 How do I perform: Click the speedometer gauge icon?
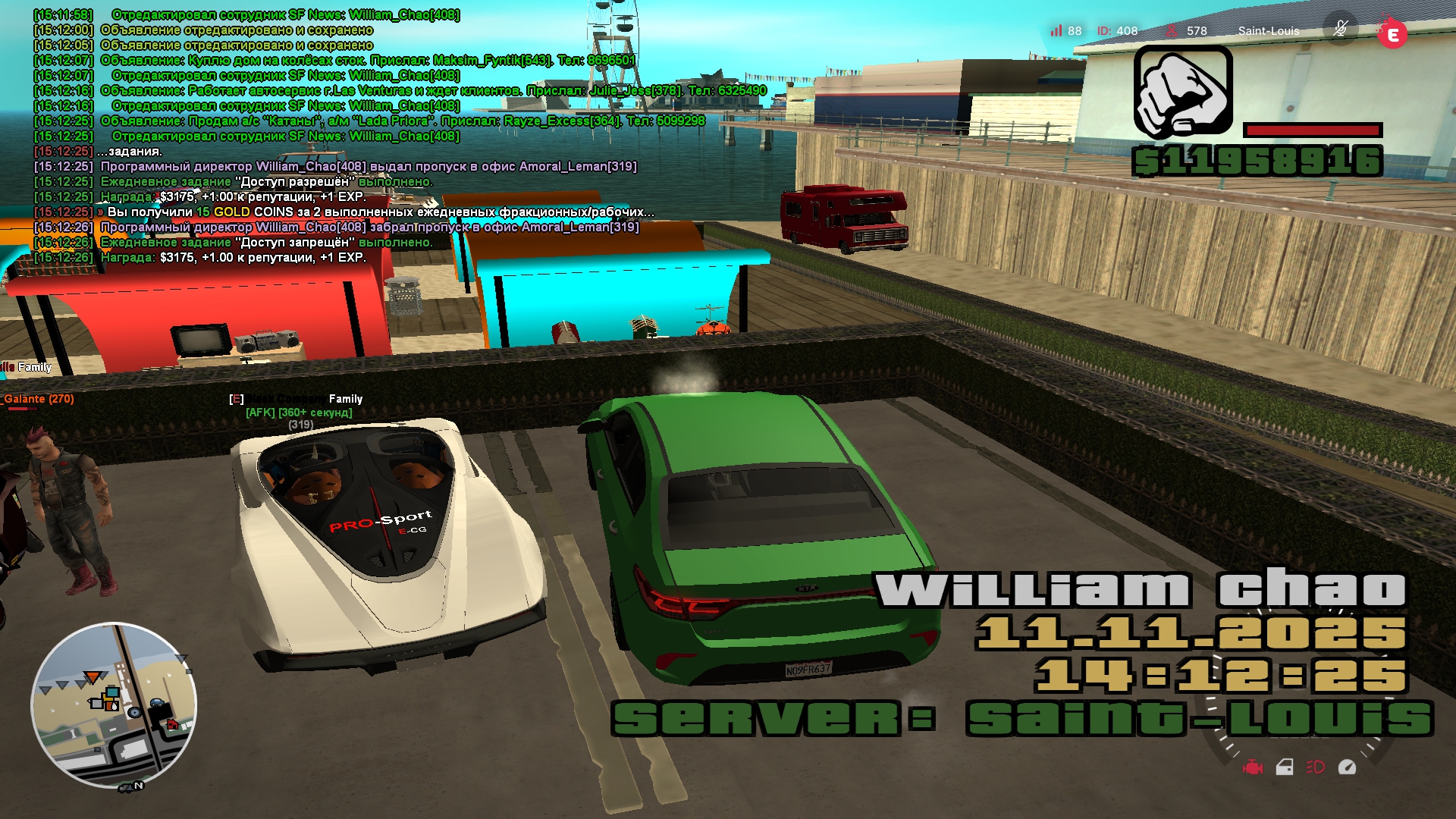click(x=1347, y=767)
